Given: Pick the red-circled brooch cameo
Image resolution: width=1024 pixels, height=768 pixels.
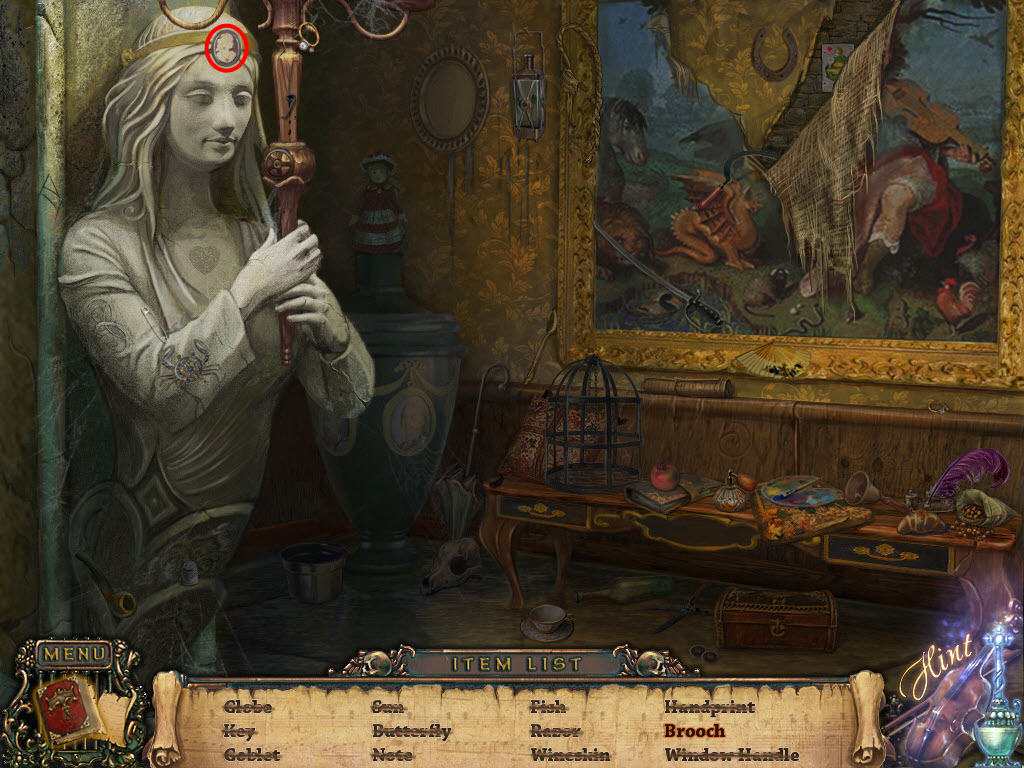Looking at the screenshot, I should coord(227,45).
